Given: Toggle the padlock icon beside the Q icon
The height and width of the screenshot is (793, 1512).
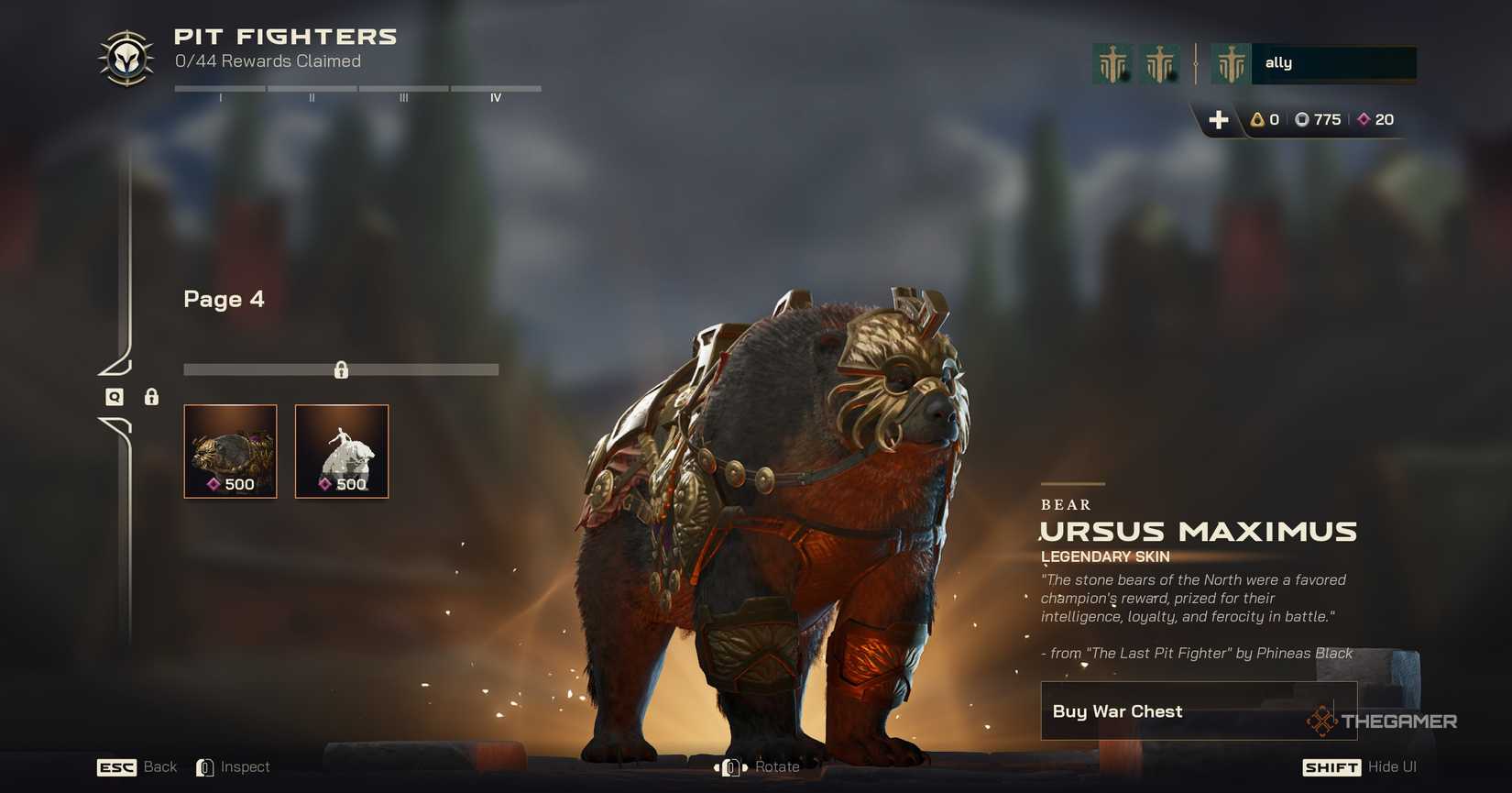Looking at the screenshot, I should tap(150, 398).
